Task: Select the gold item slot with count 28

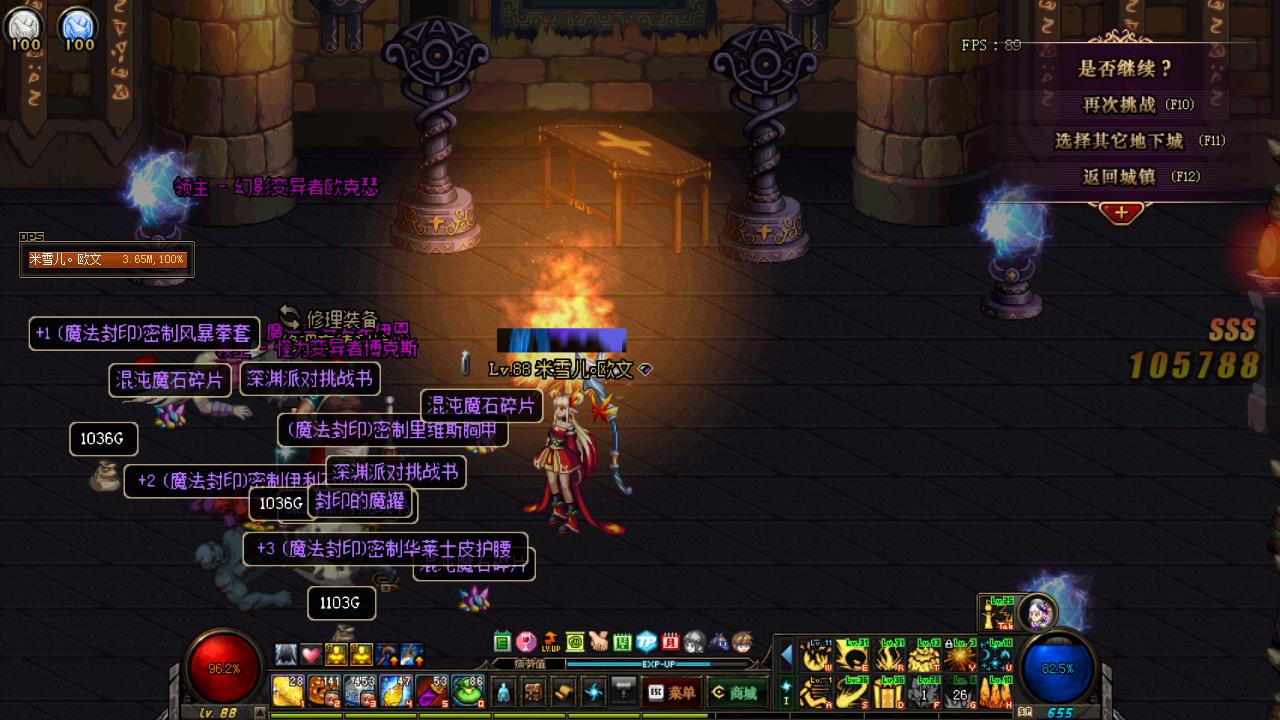Action: pos(288,691)
